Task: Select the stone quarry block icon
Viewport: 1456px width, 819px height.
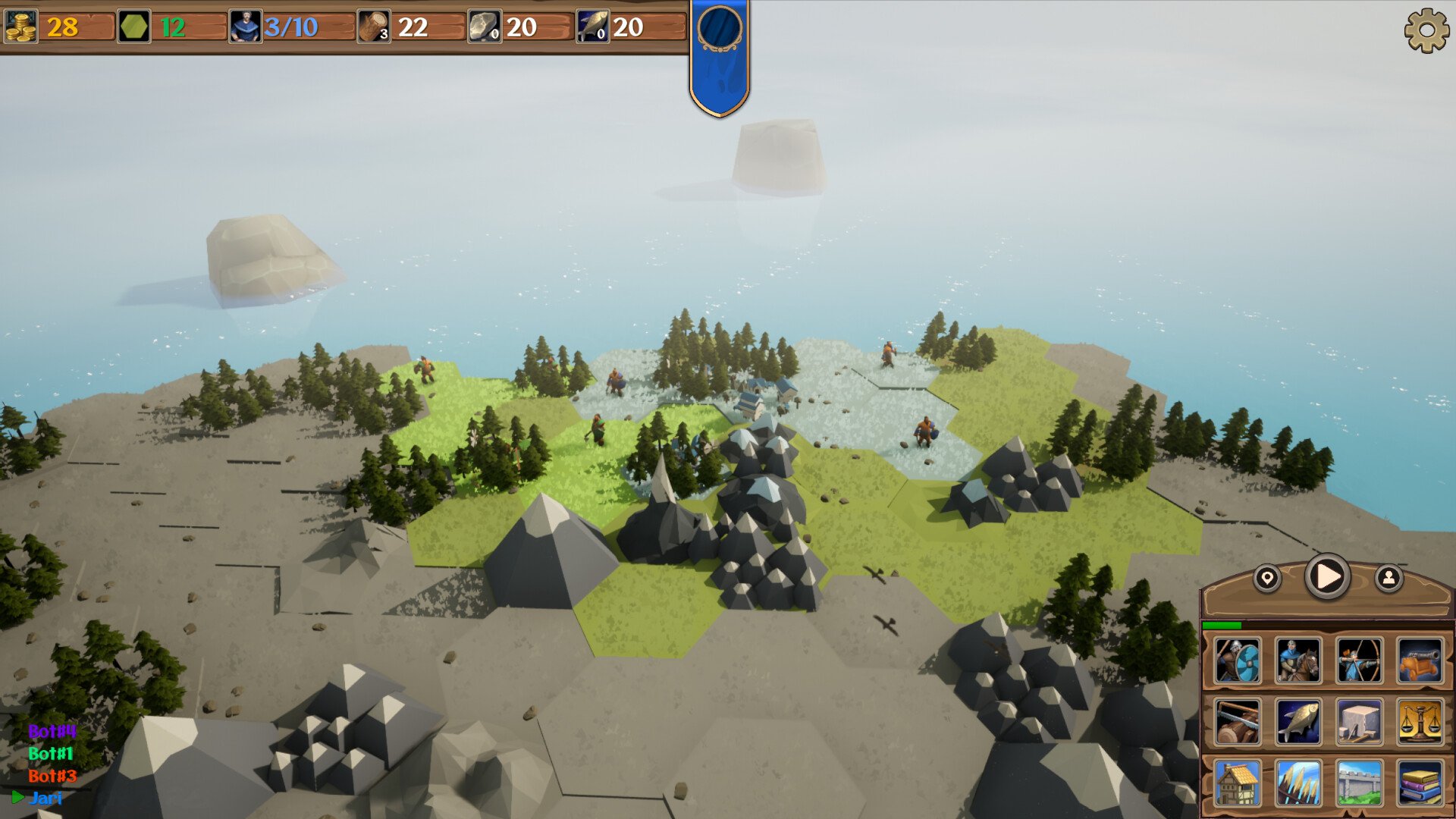Action: tap(1359, 721)
